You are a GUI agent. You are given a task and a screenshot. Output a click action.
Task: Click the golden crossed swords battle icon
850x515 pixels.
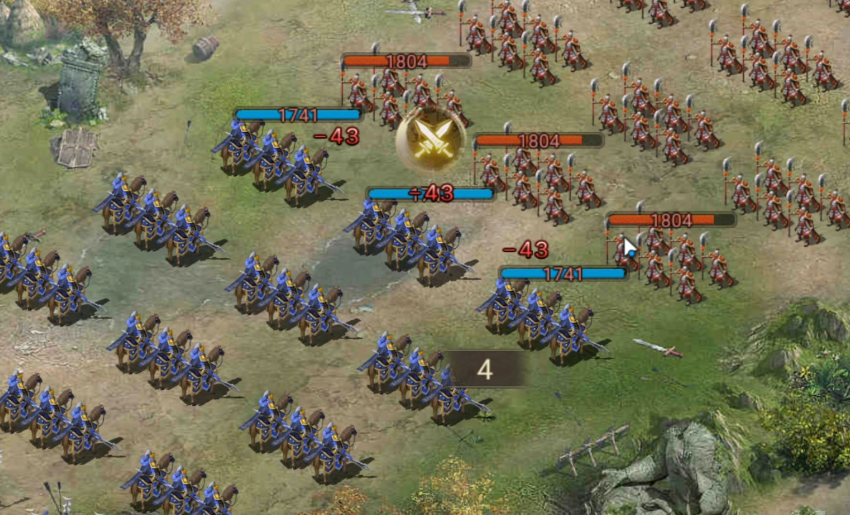[431, 140]
